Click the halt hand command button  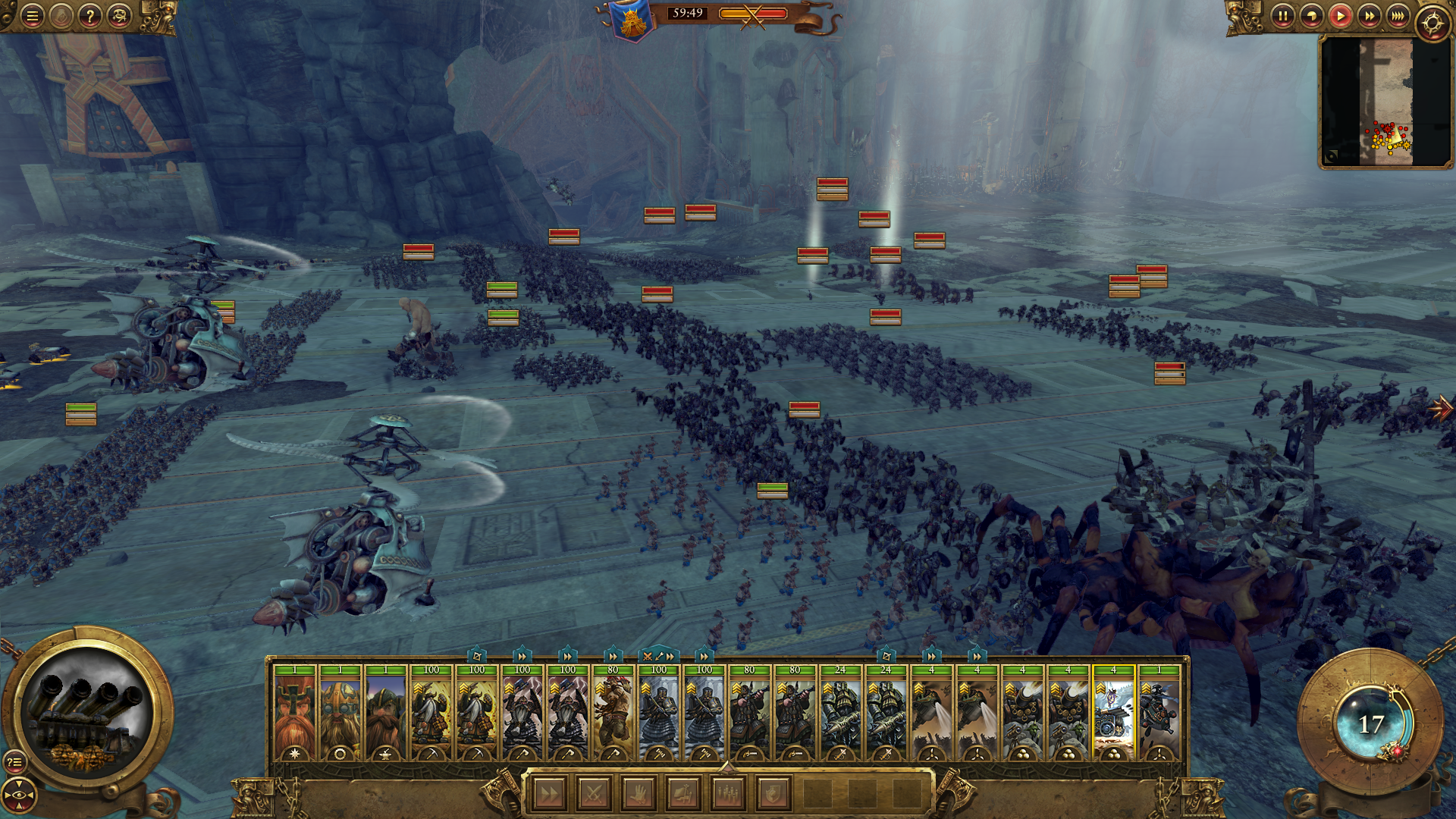[x=639, y=794]
